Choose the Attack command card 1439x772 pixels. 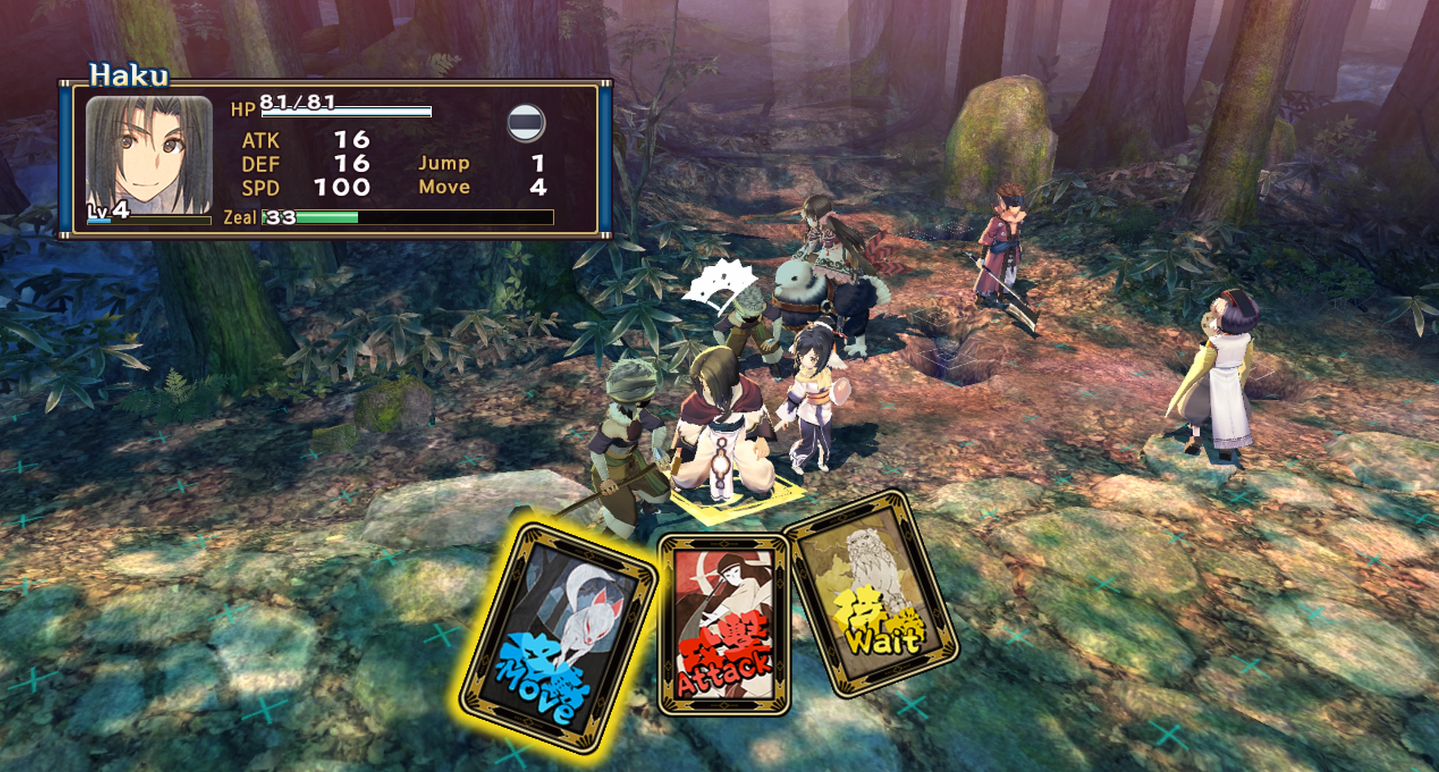coord(723,624)
